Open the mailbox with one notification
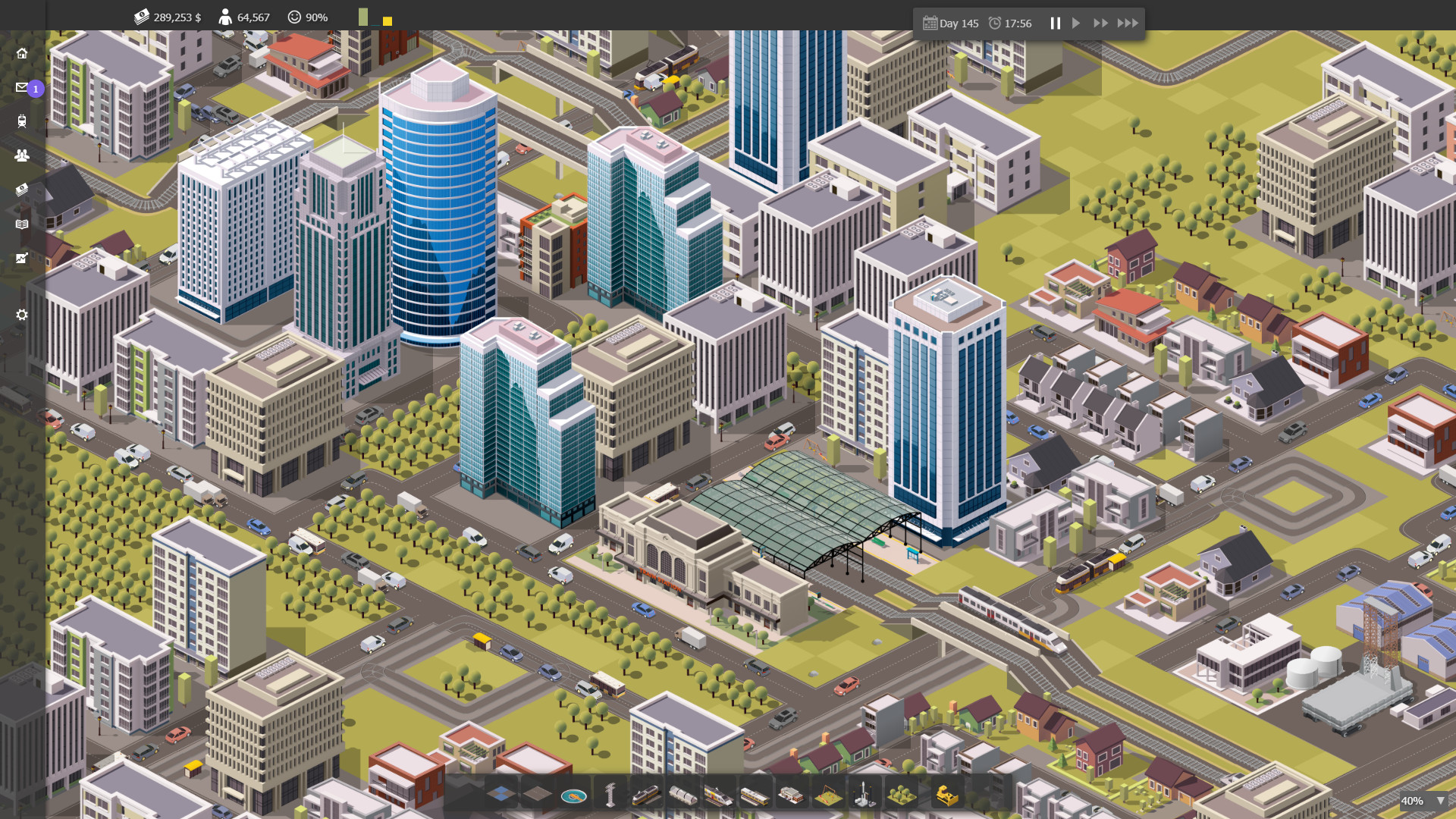The image size is (1456, 819). point(22,88)
